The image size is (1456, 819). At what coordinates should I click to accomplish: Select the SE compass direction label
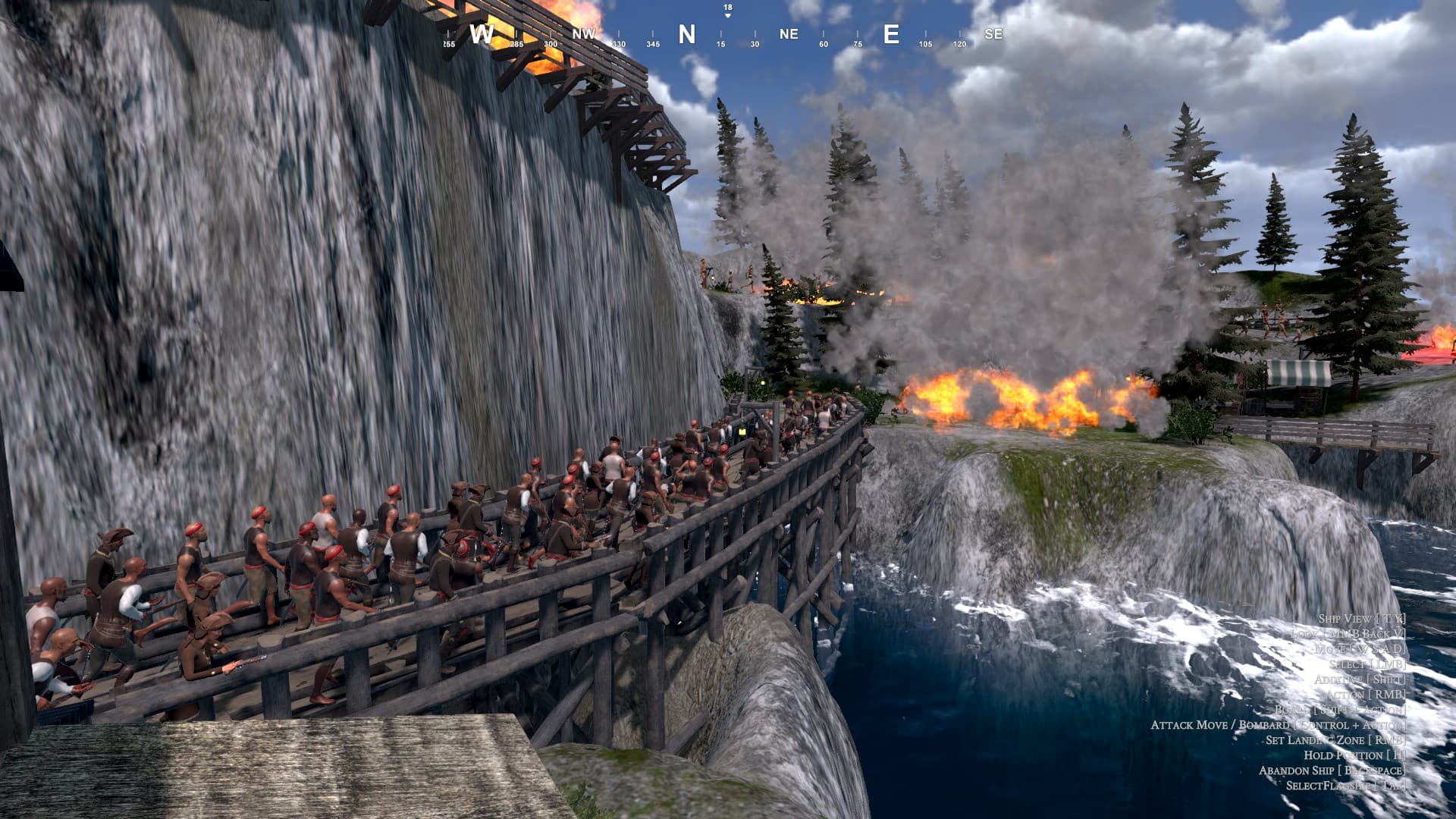993,33
